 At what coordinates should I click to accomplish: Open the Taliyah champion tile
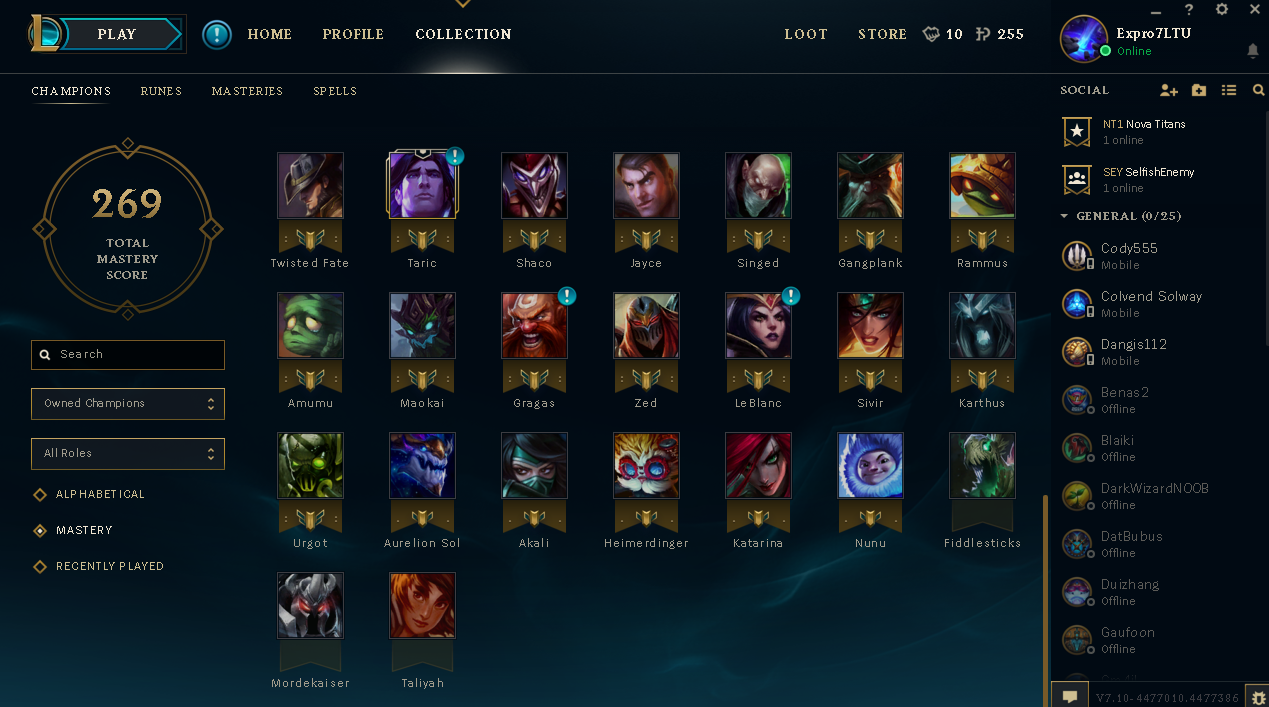click(x=422, y=606)
